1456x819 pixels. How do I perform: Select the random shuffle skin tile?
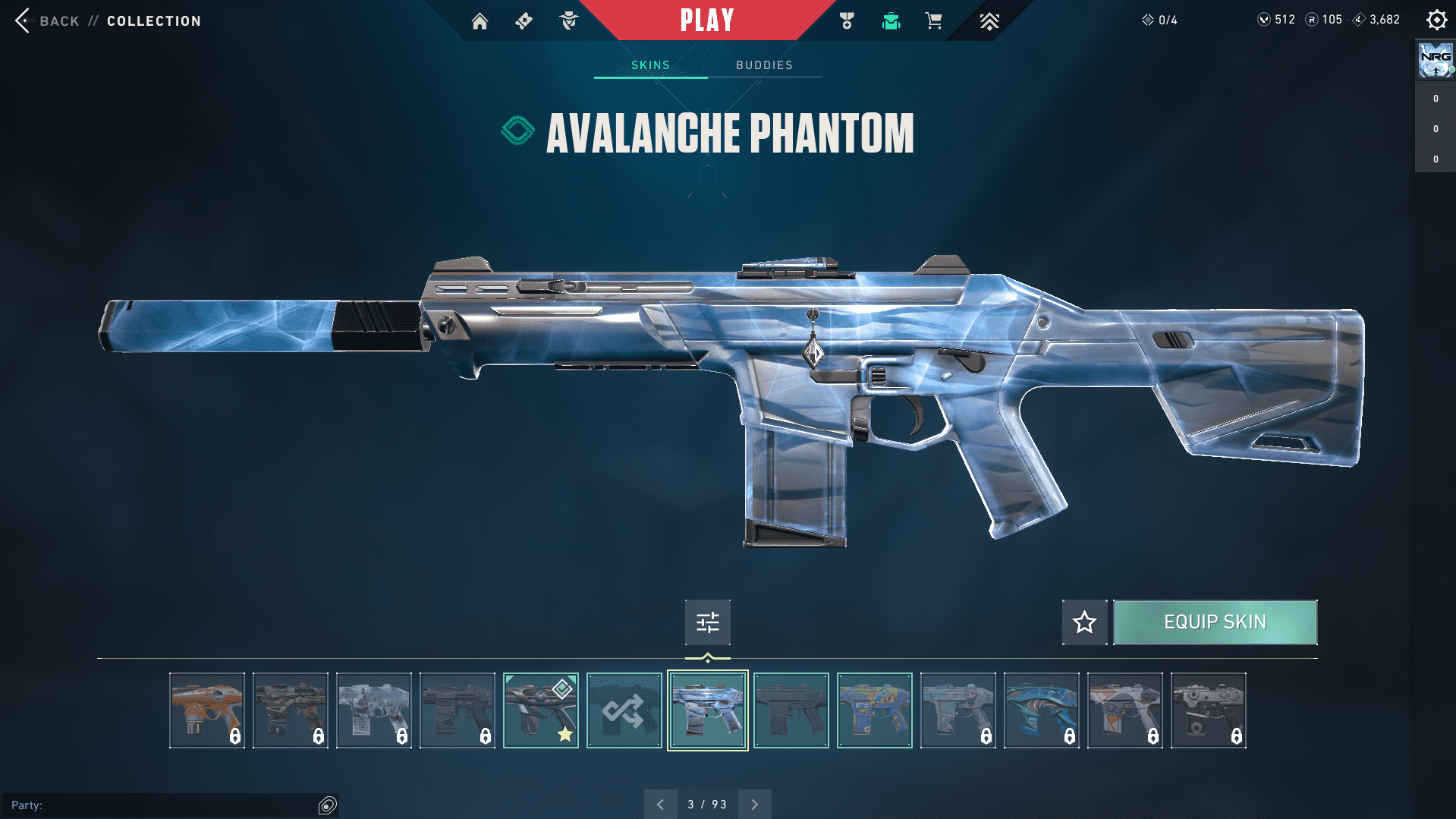[624, 710]
